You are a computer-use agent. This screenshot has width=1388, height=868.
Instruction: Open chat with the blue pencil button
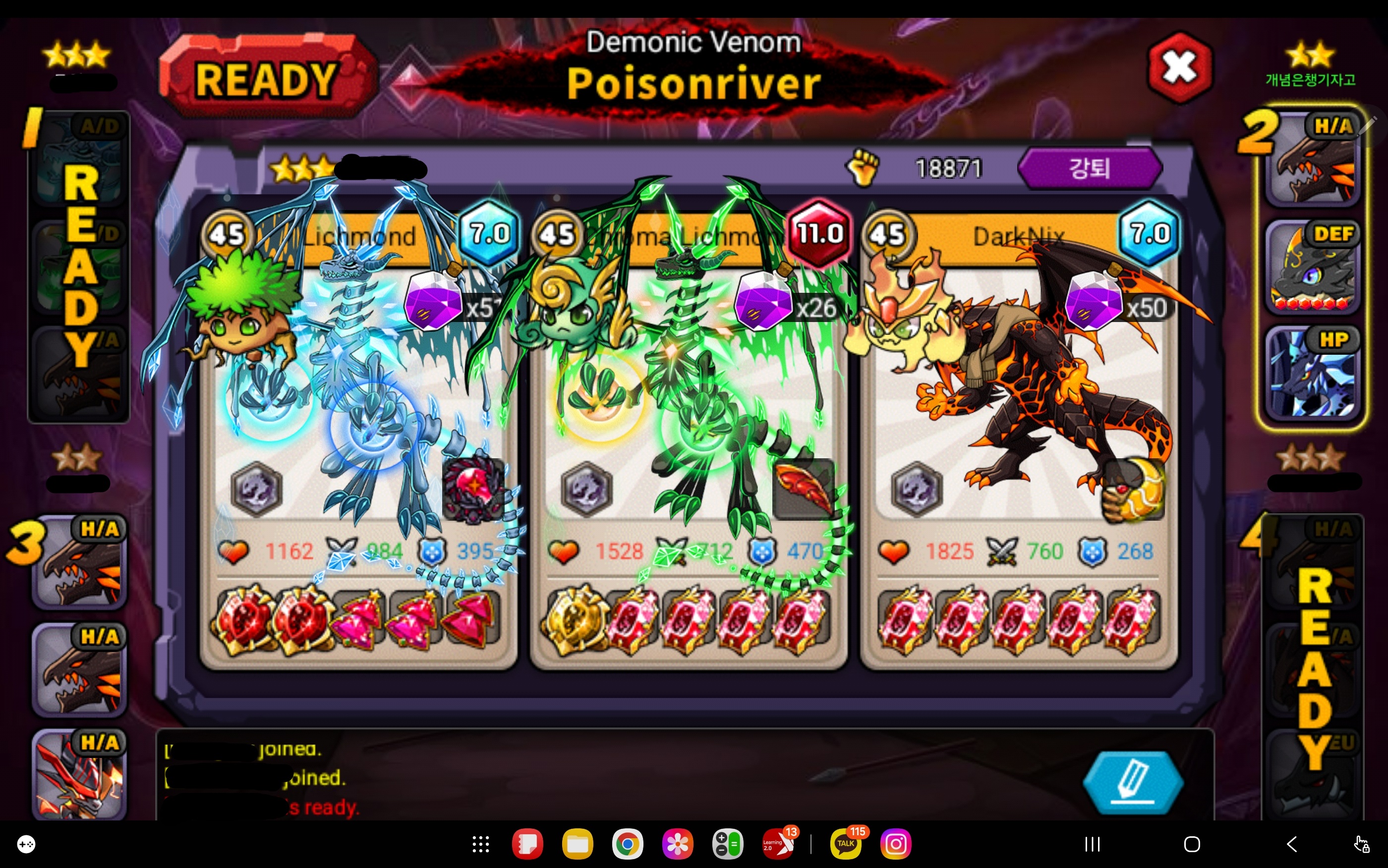point(1132,781)
